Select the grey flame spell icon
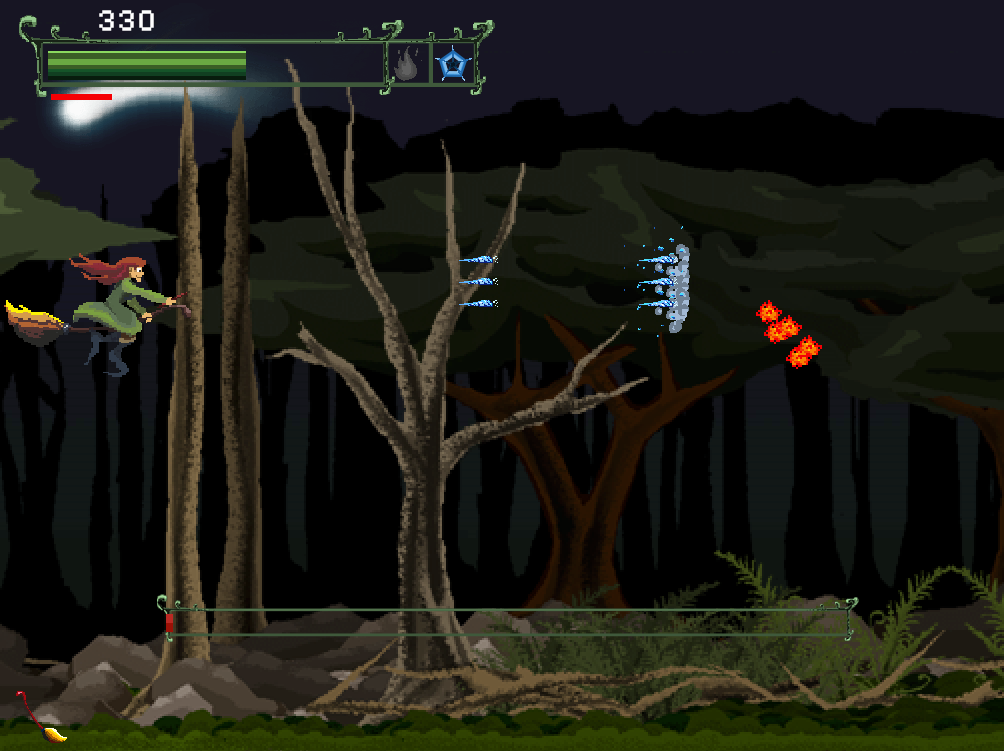This screenshot has height=751, width=1004. [x=407, y=65]
